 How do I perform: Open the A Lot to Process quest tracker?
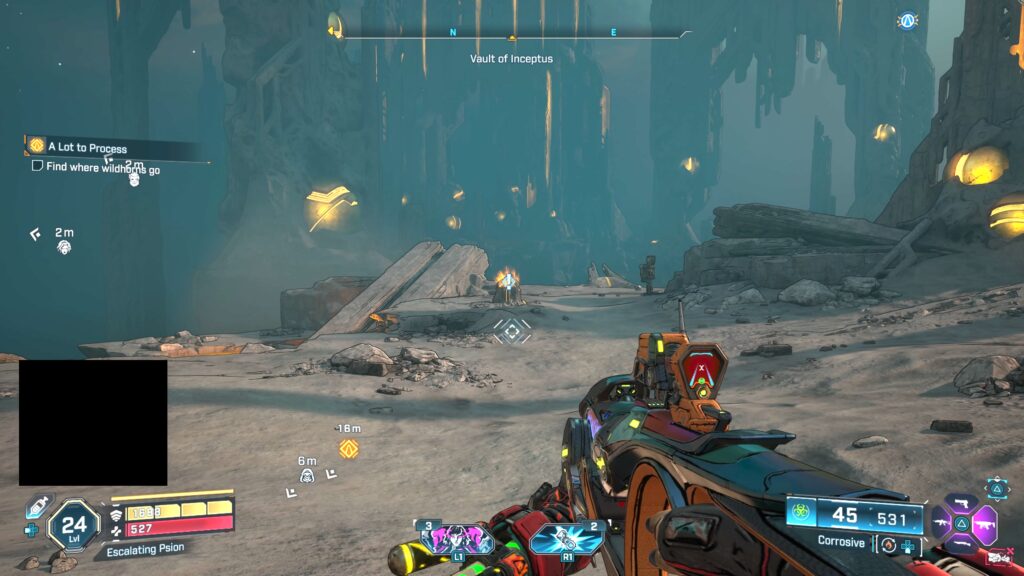(x=86, y=148)
